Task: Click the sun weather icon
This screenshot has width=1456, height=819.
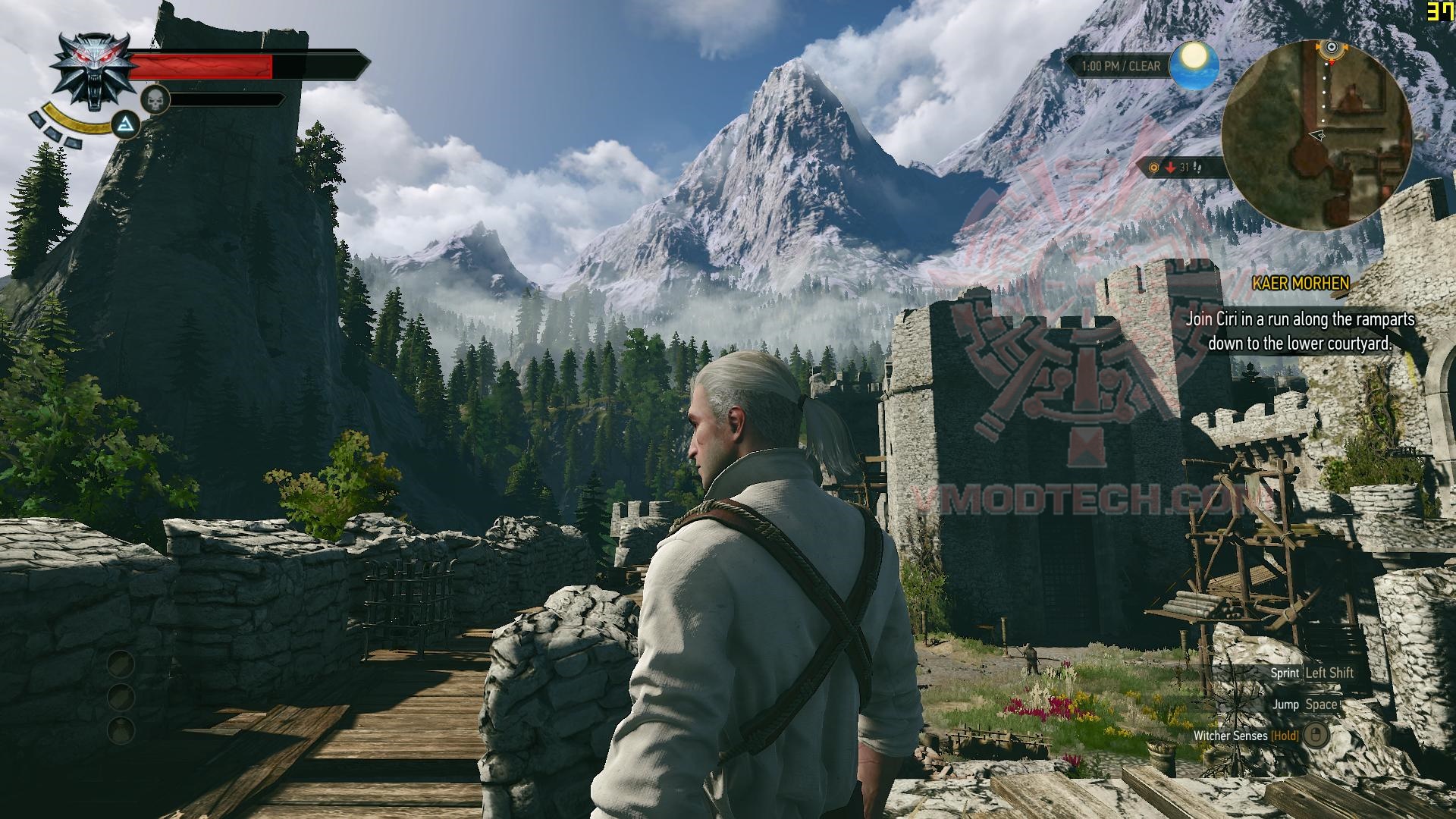Action: (x=1194, y=64)
